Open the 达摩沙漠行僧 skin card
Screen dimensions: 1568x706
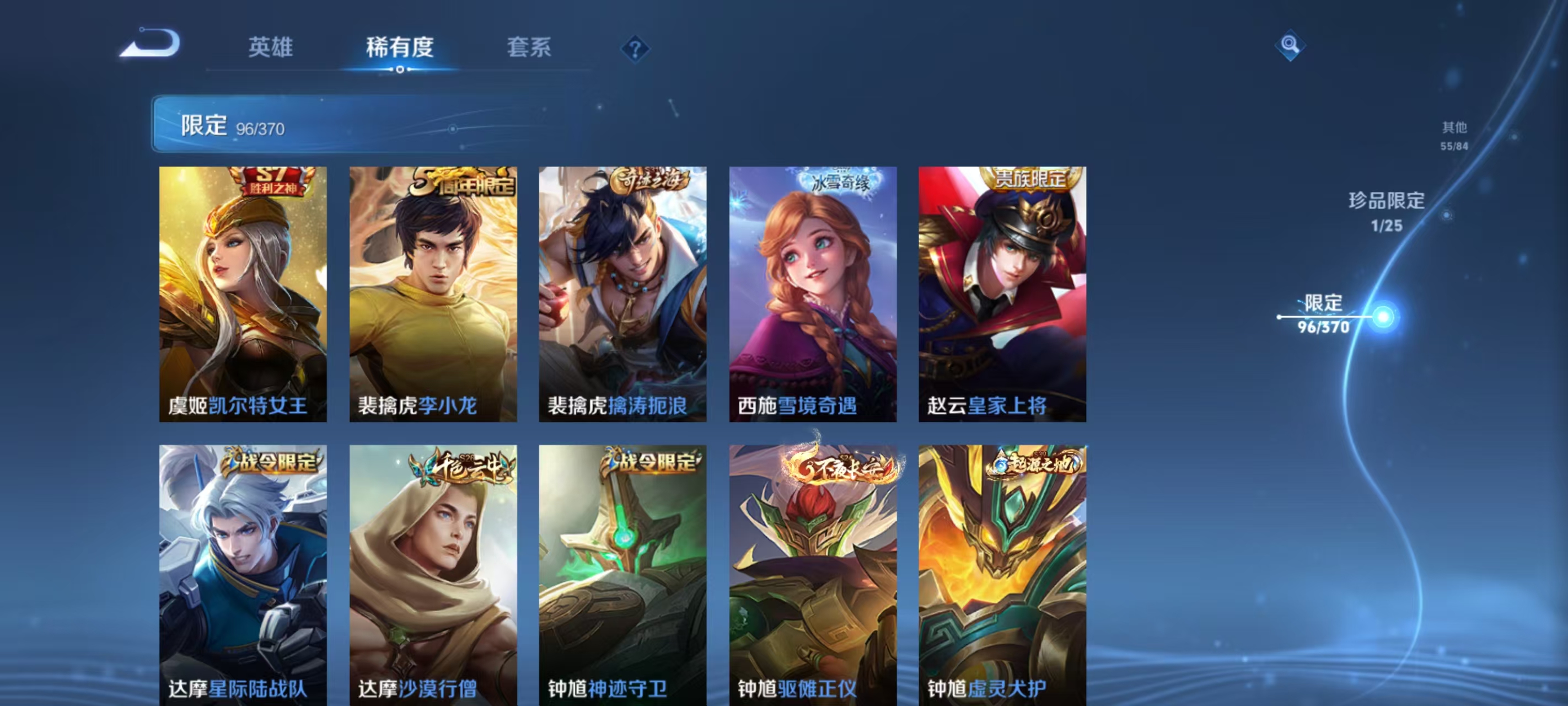click(x=432, y=579)
